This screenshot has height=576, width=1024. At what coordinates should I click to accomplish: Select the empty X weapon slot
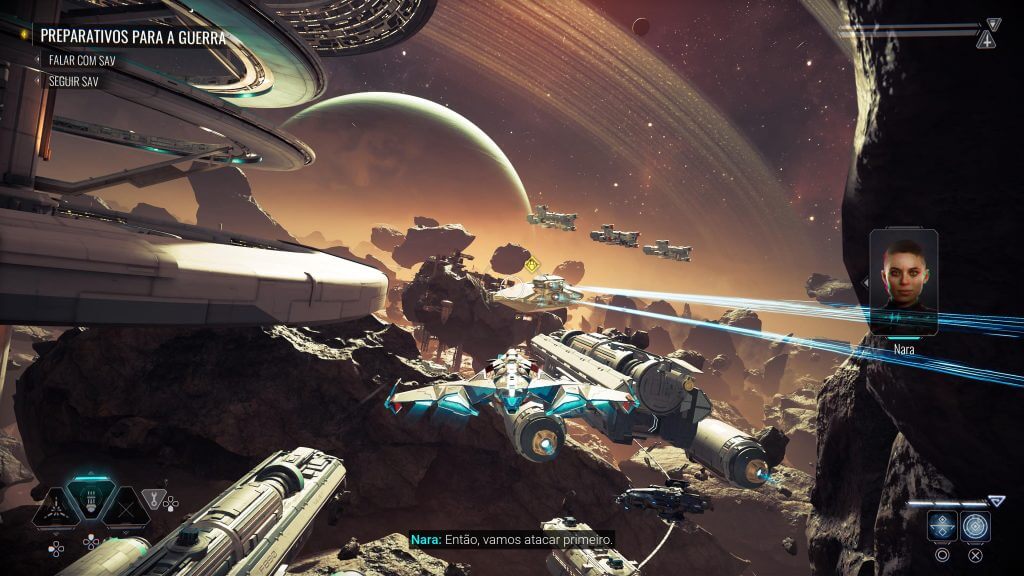(127, 507)
